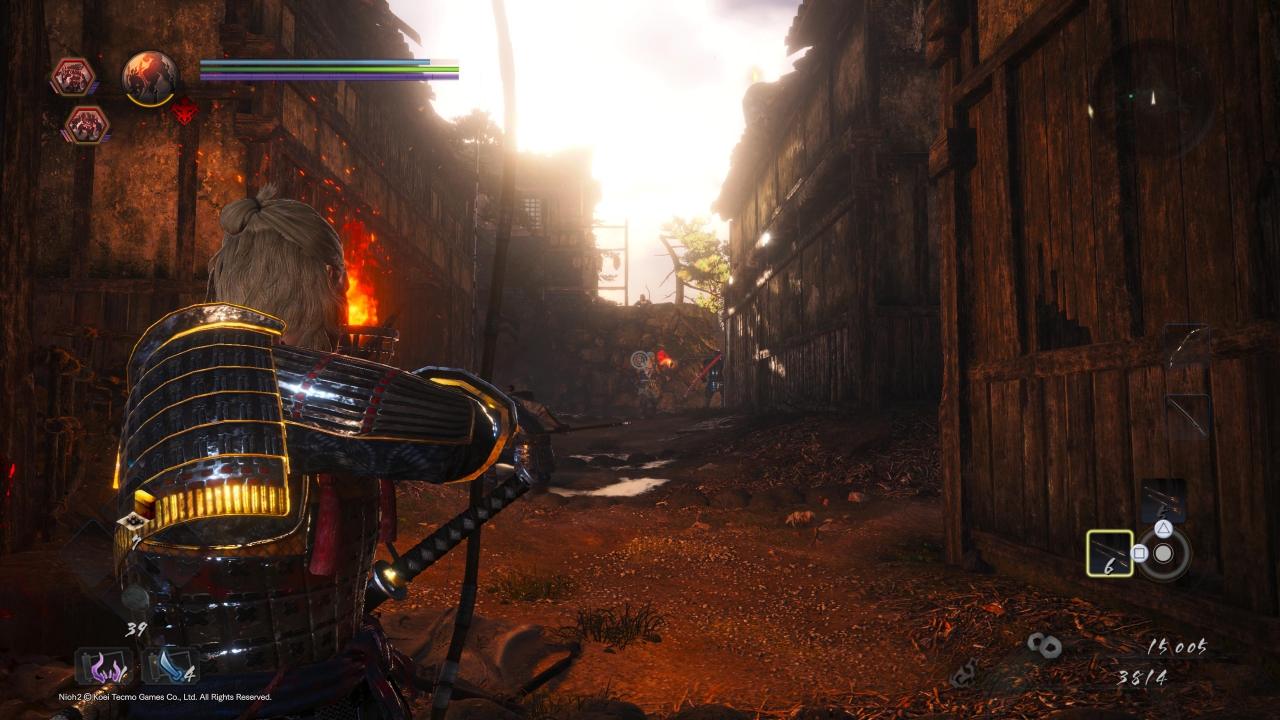
Task: Select the bow ranged weapon slot
Action: 1187,345
